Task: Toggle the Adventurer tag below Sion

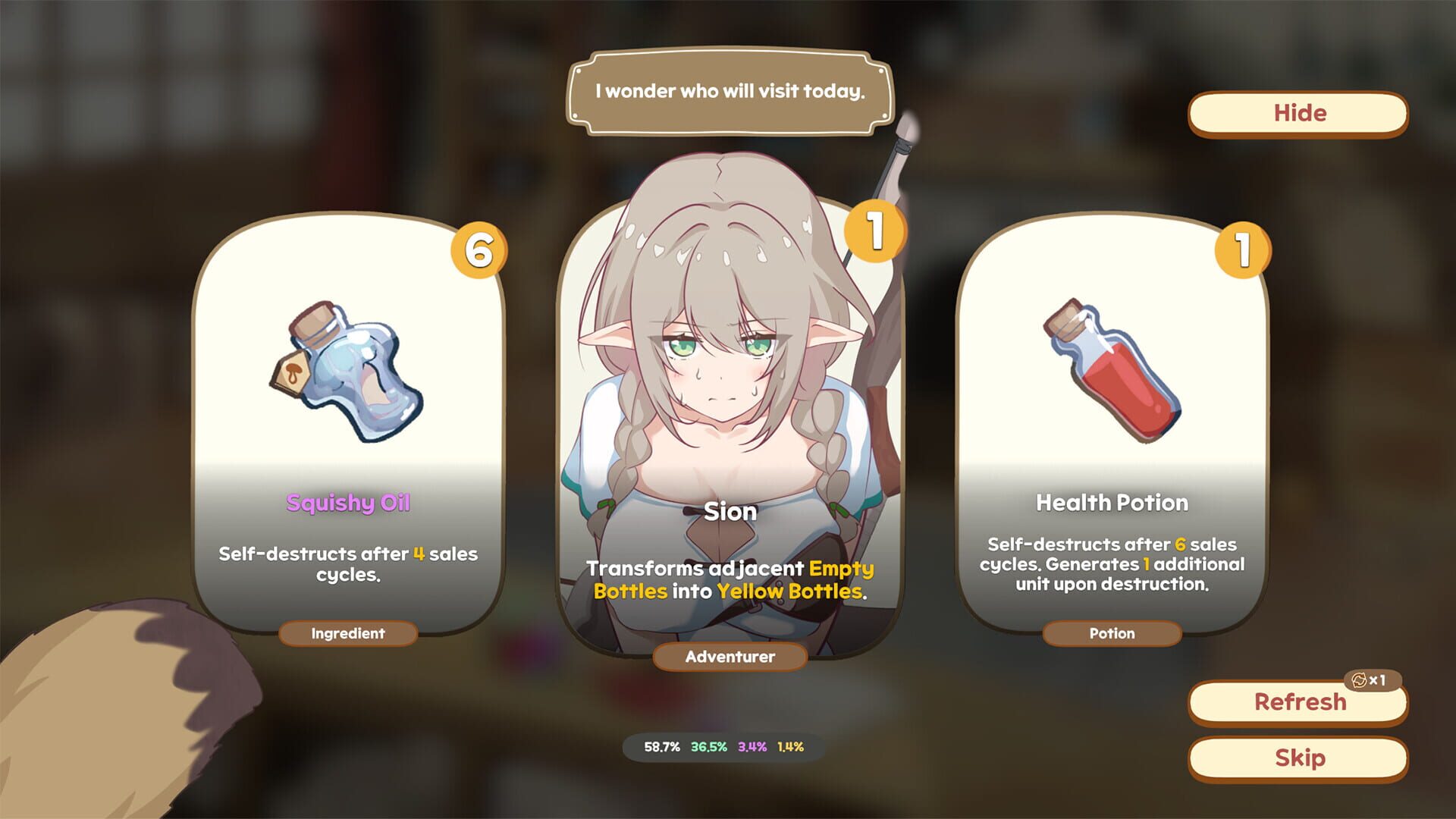Action: tap(728, 658)
